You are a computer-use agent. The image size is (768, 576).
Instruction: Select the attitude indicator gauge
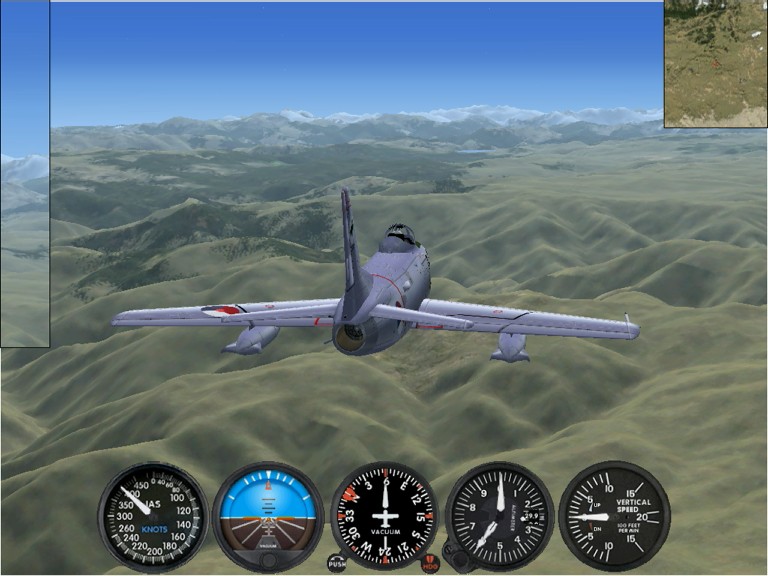[x=268, y=510]
